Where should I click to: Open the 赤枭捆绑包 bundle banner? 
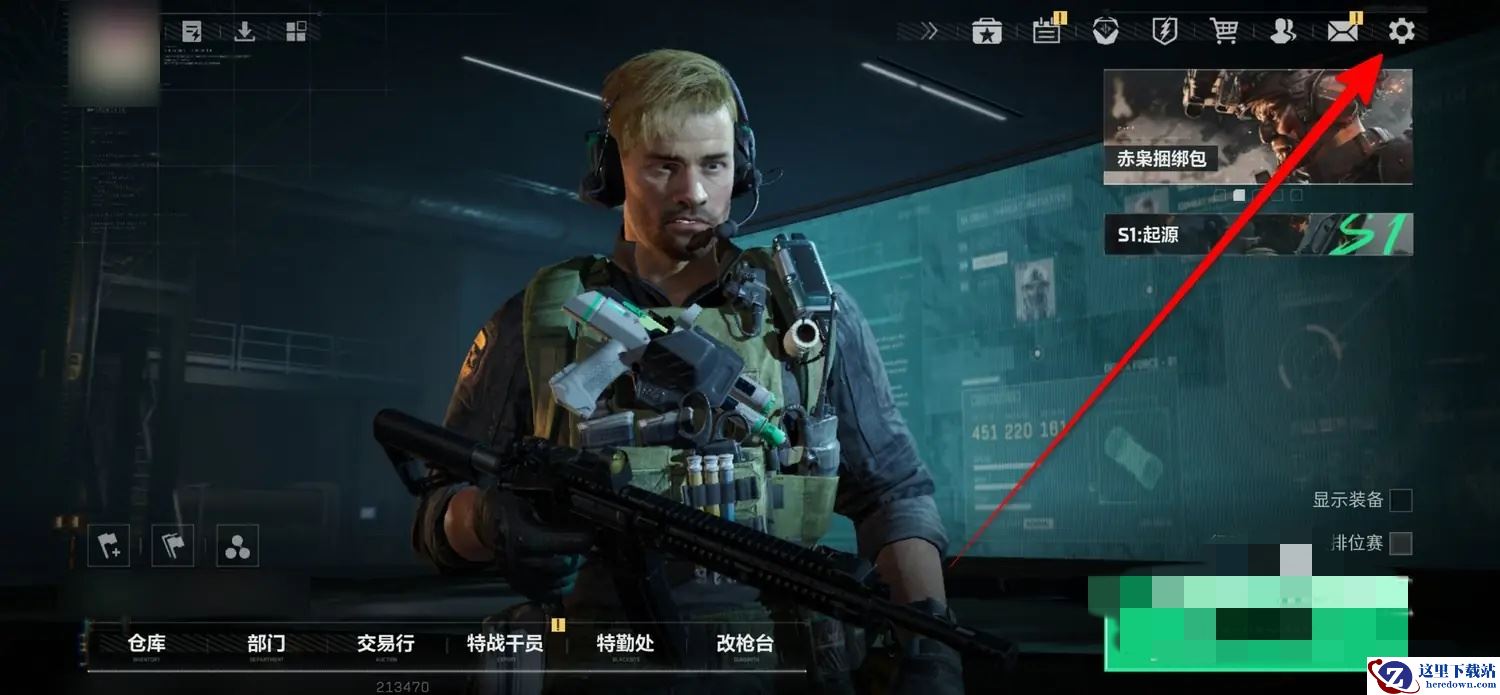point(1257,126)
